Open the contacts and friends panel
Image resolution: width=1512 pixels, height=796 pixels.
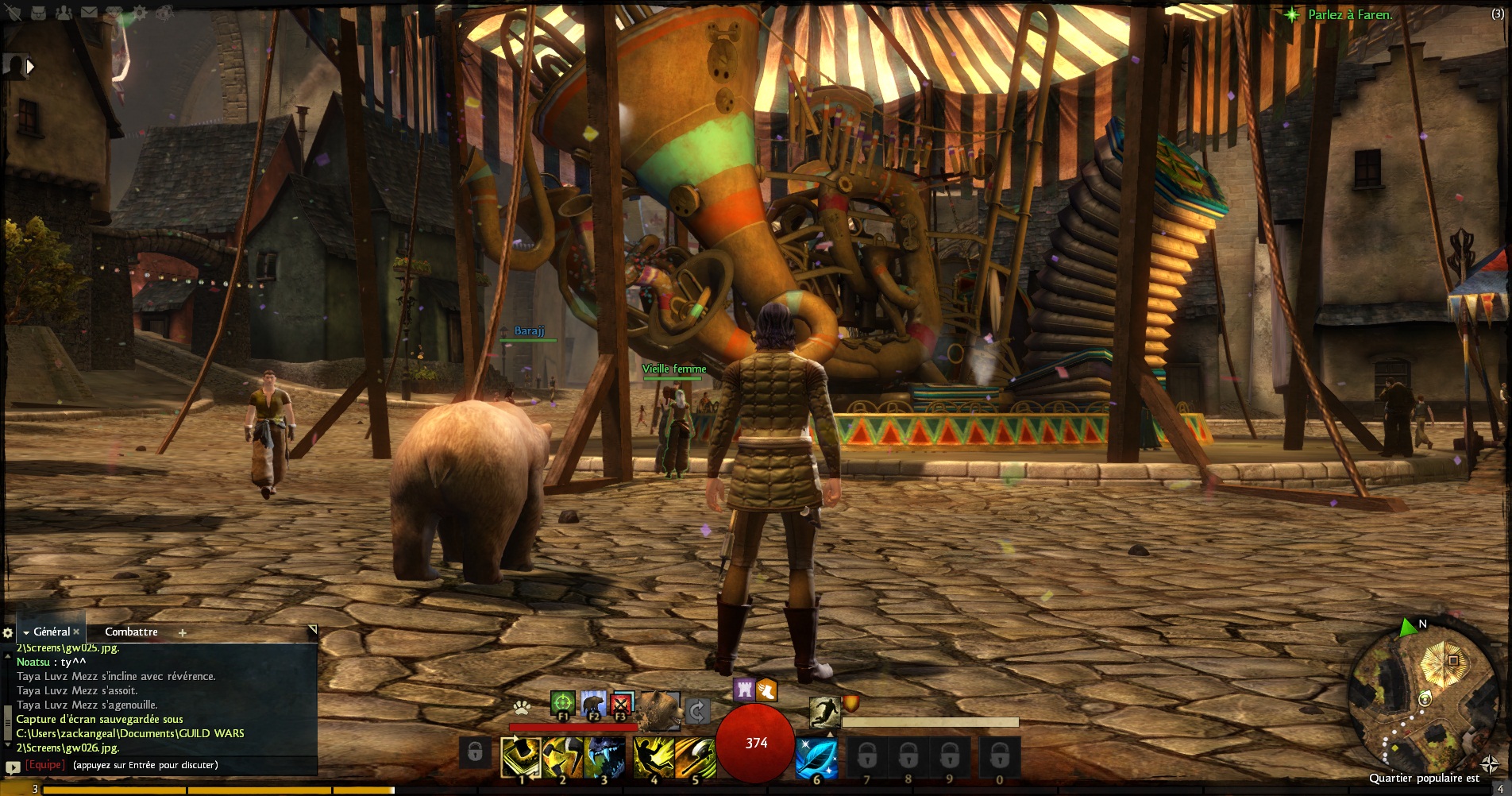click(64, 12)
